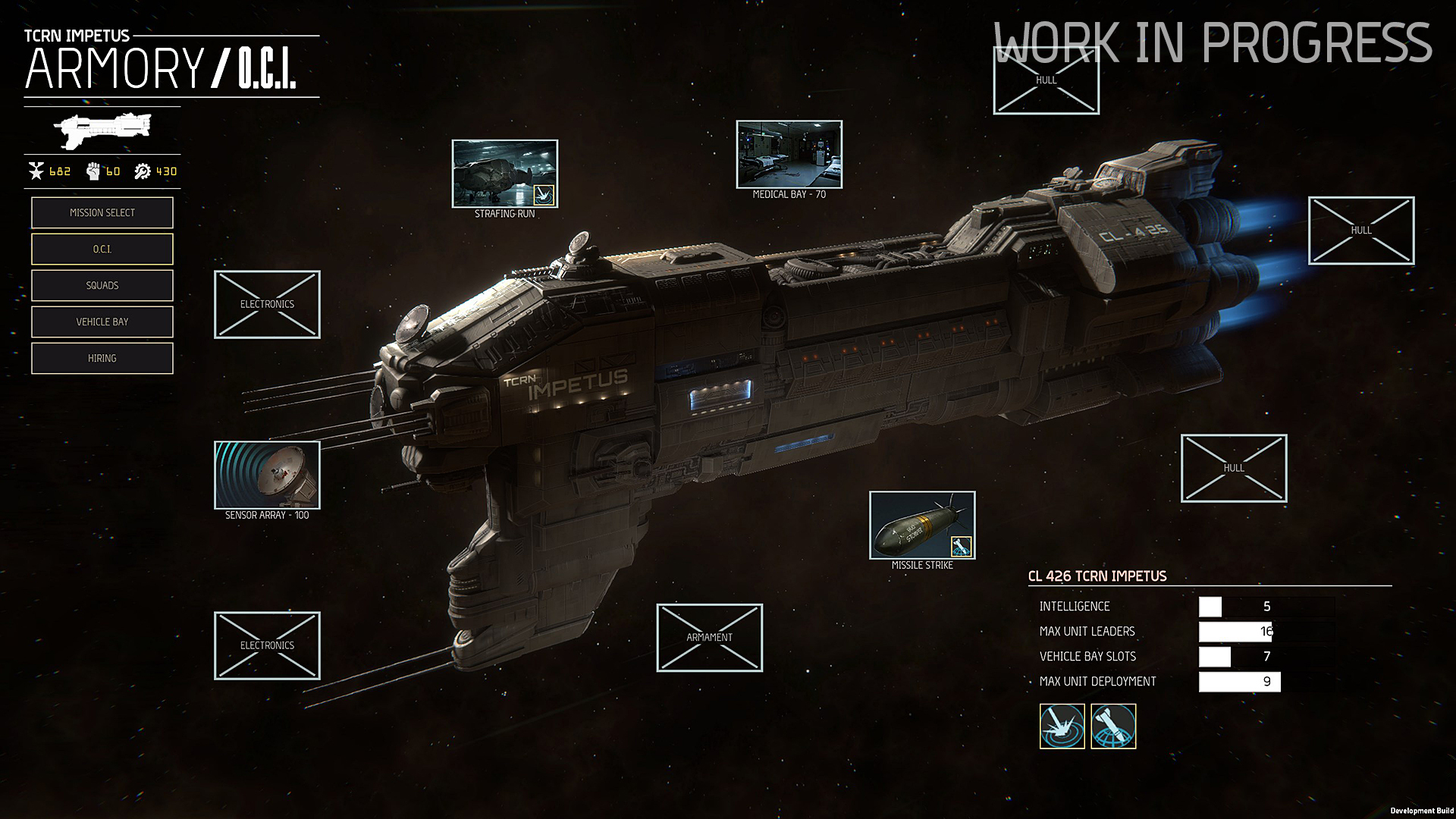Go to the Squads screen
Image resolution: width=1456 pixels, height=819 pixels.
coord(102,286)
